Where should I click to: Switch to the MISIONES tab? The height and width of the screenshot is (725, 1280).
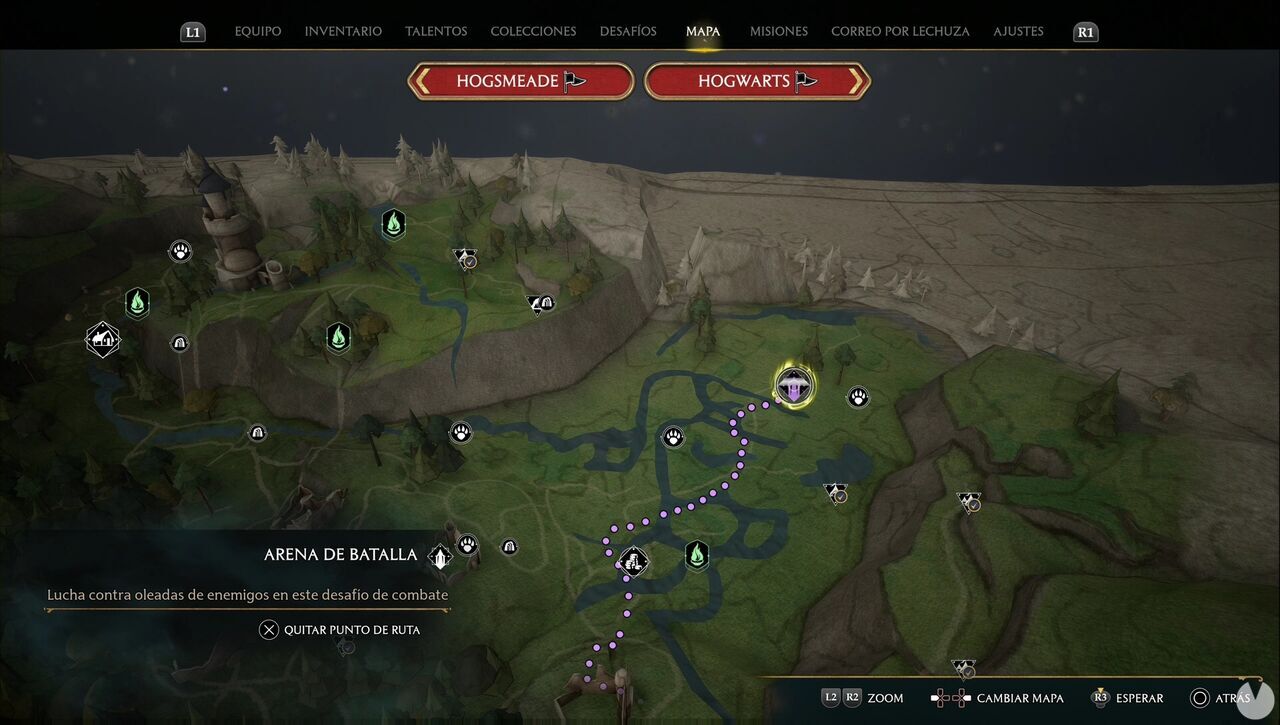click(x=778, y=31)
